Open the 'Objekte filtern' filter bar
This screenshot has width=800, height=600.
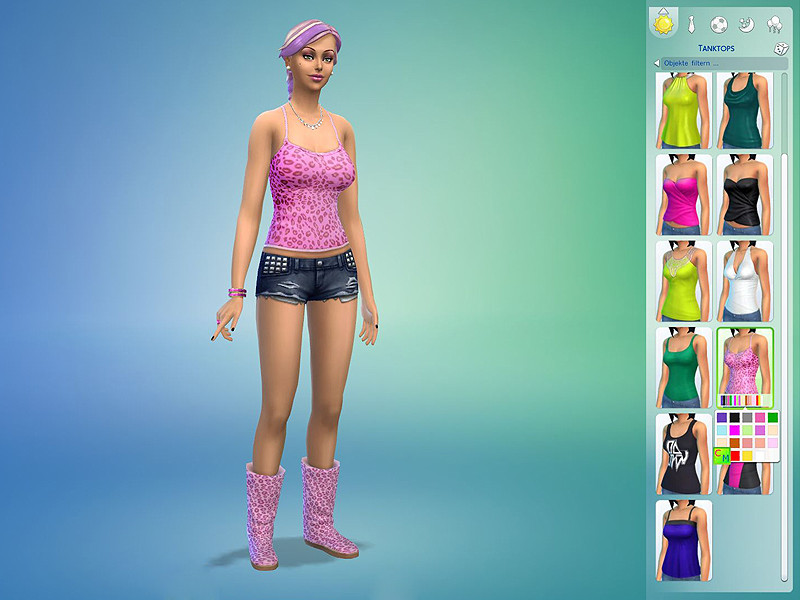click(715, 63)
